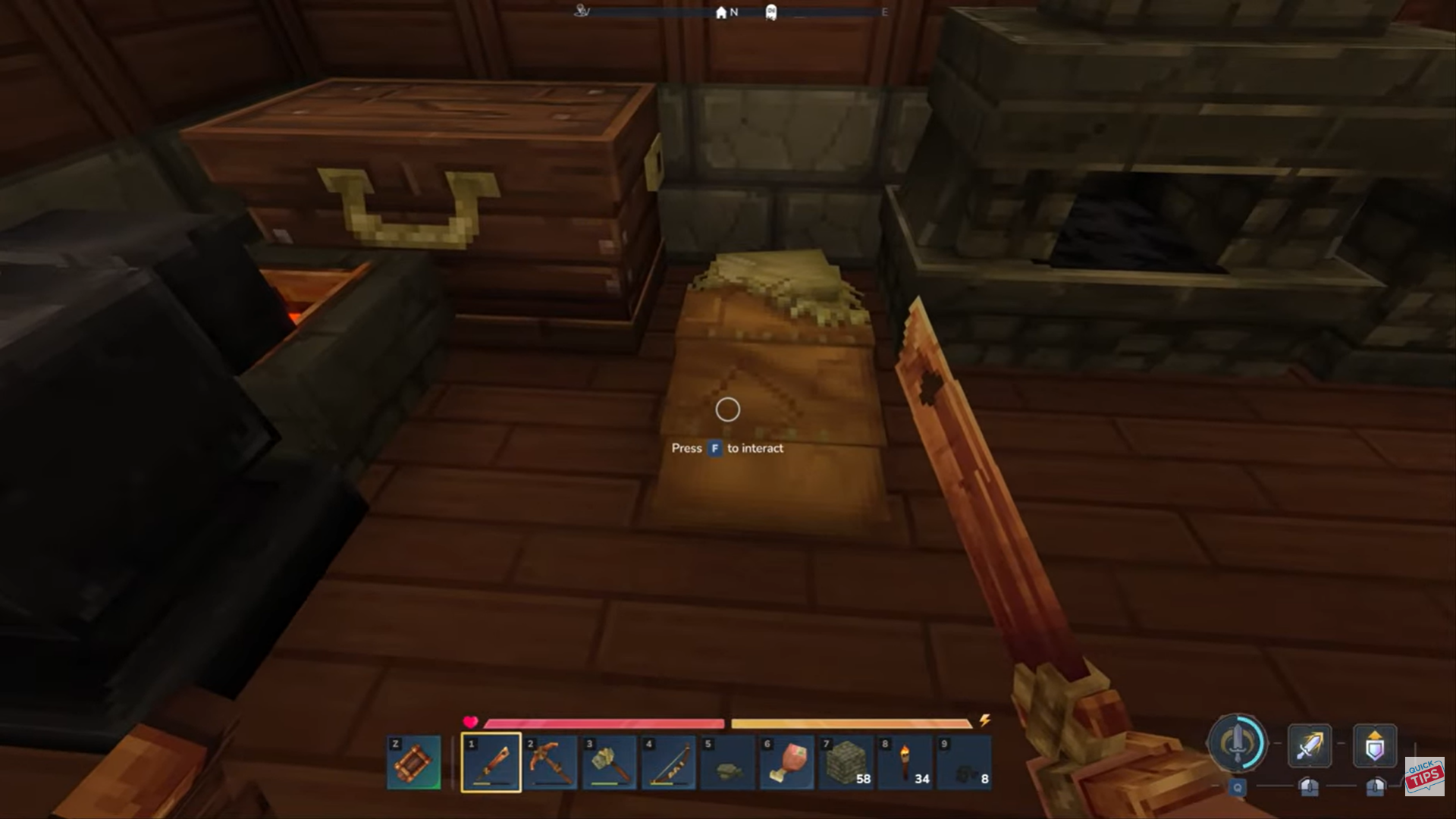Click the Press F to interact prompt

(x=727, y=448)
